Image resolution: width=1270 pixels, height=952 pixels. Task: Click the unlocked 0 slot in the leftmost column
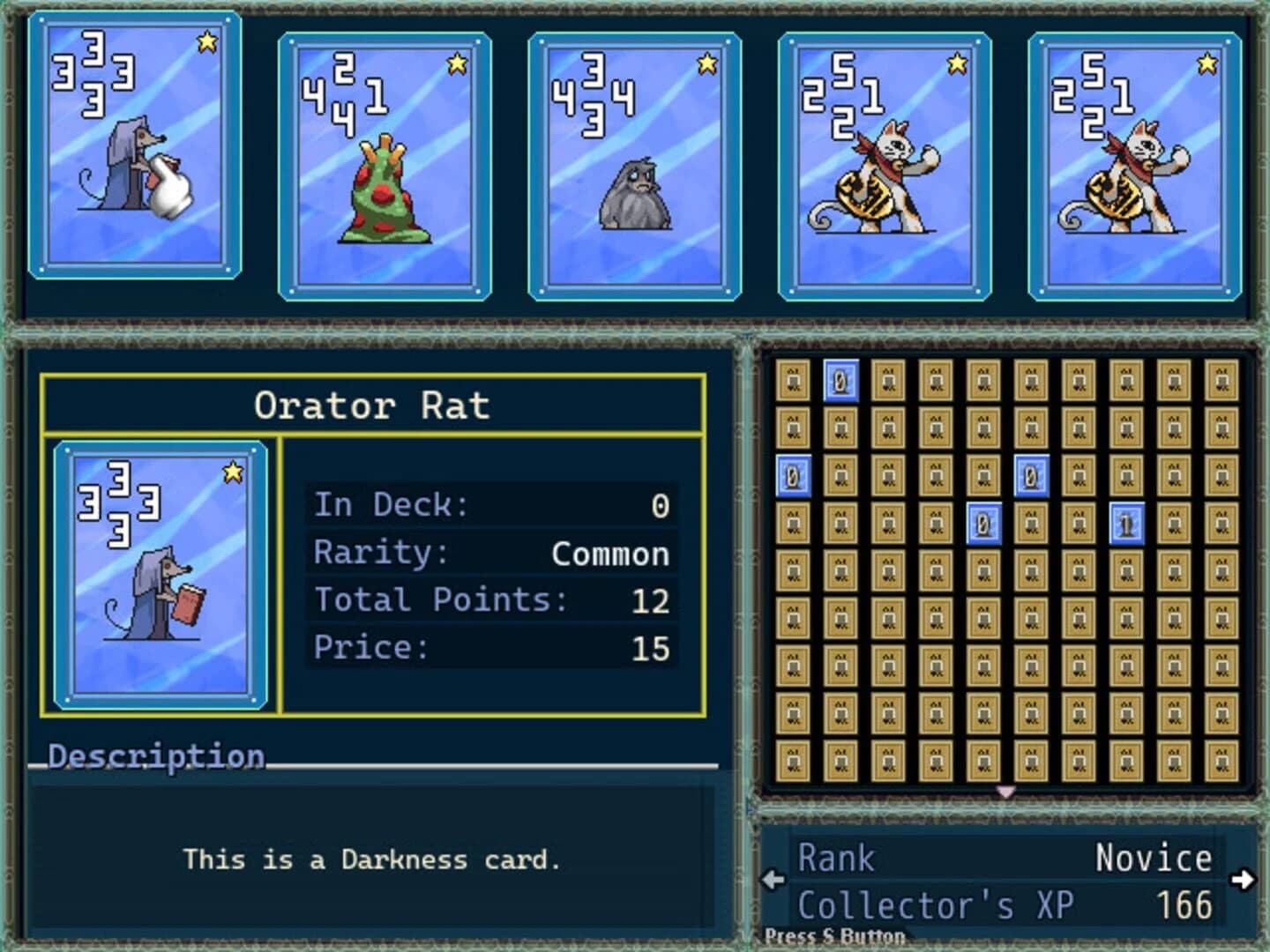pos(791,475)
